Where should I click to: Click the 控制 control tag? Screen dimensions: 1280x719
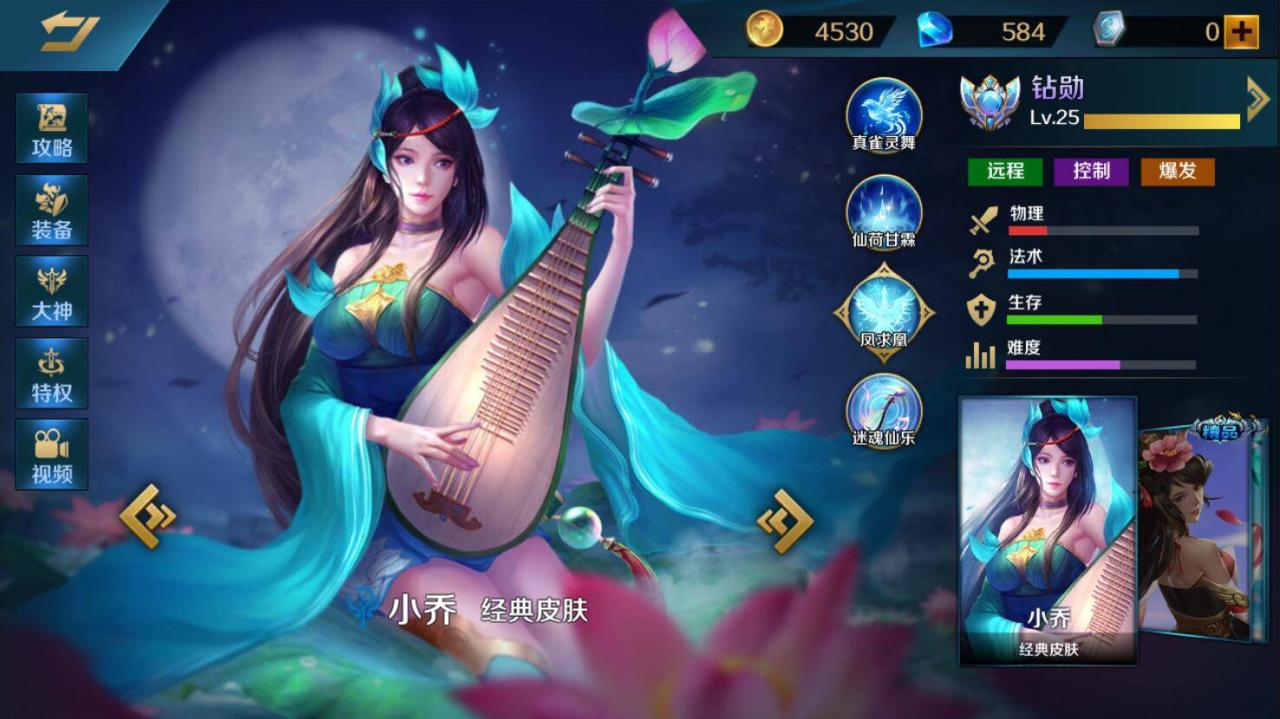pyautogui.click(x=1091, y=171)
